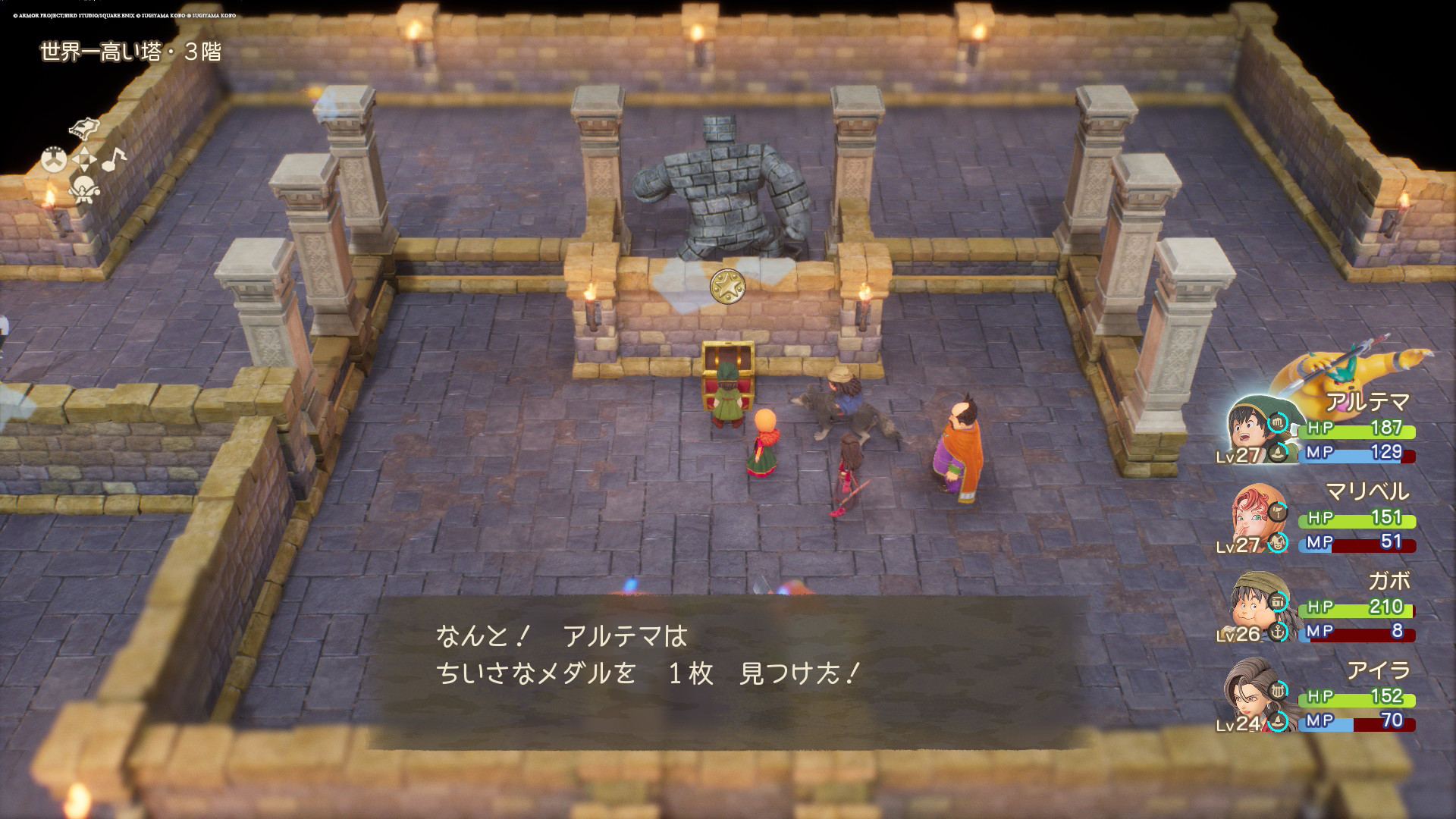1456x819 pixels.
Task: Open the map scroll shortcut icon
Action: pyautogui.click(x=84, y=128)
